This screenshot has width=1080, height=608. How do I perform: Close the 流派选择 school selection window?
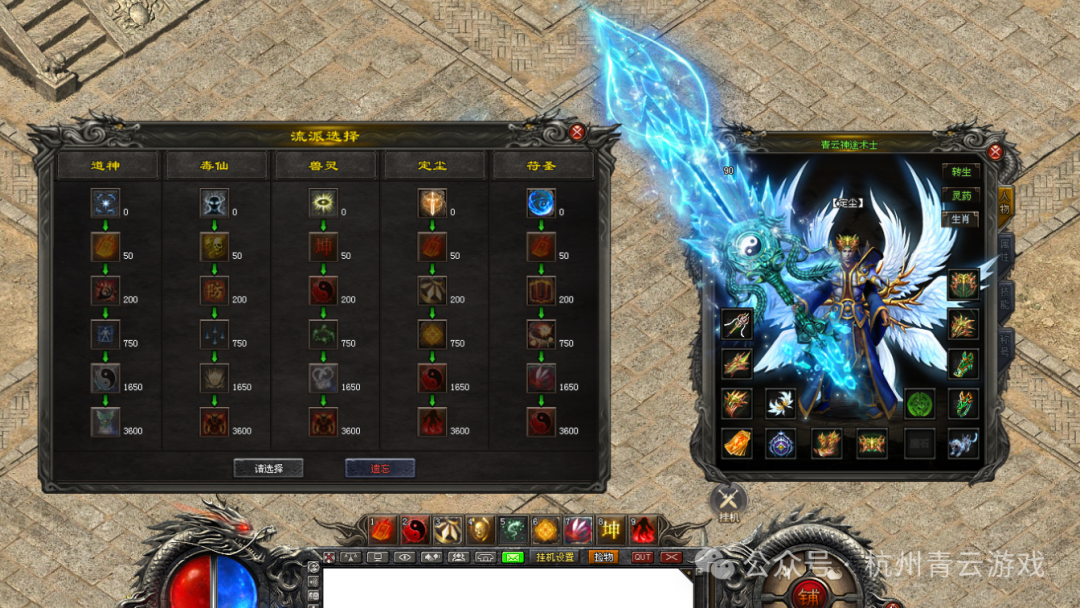tap(577, 132)
